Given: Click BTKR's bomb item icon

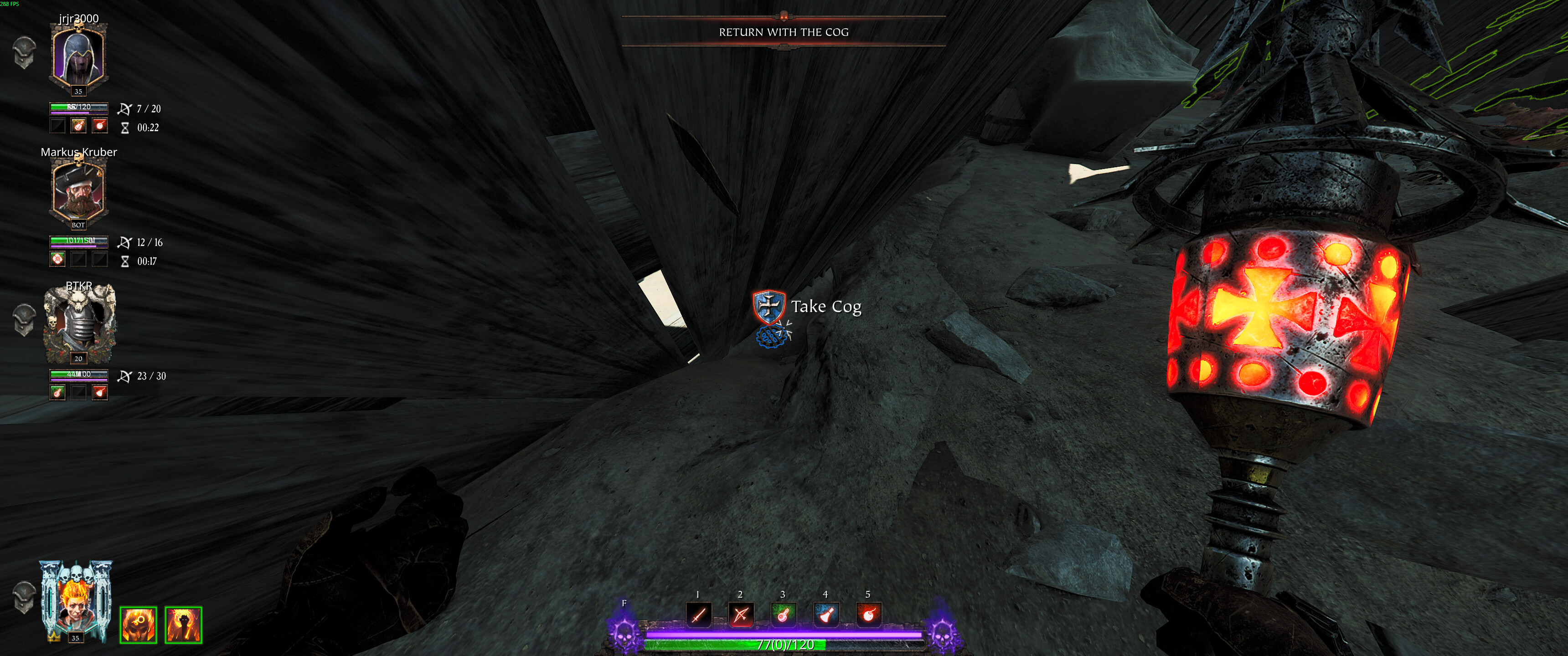Looking at the screenshot, I should tap(100, 393).
